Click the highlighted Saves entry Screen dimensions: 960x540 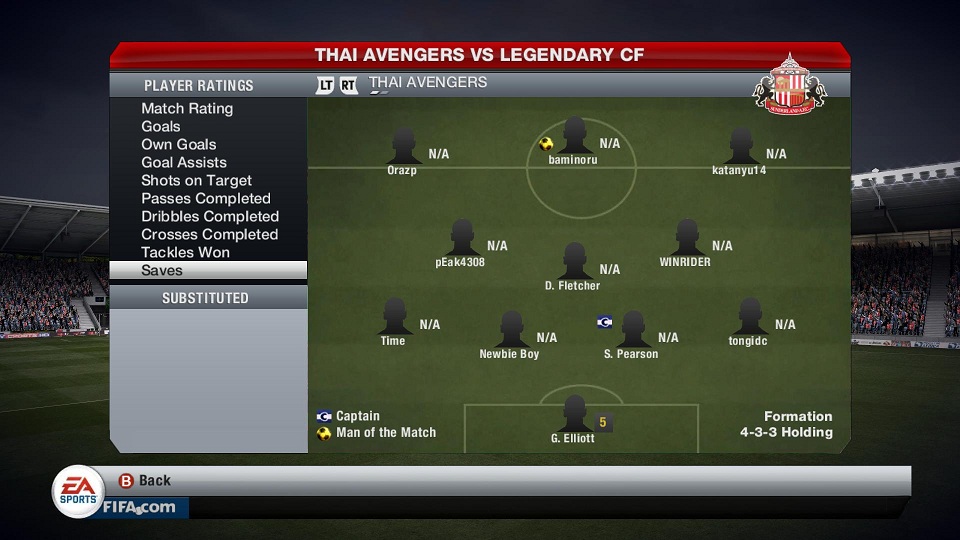[x=207, y=270]
